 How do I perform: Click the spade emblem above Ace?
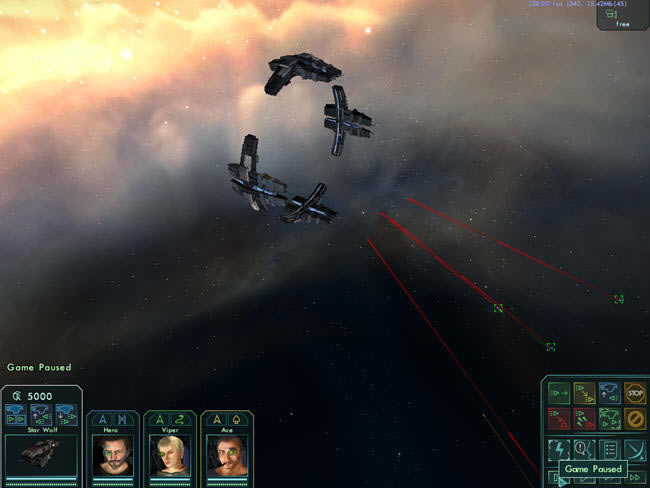point(236,420)
